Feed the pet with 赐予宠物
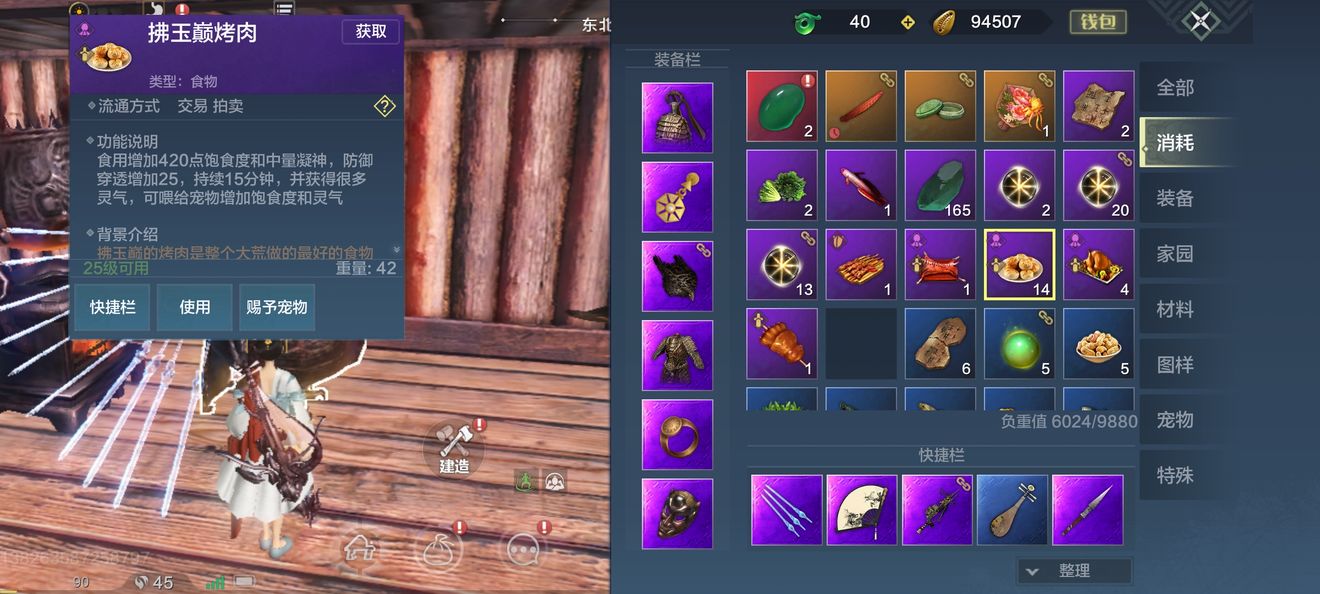Viewport: 1320px width, 594px height. point(276,307)
